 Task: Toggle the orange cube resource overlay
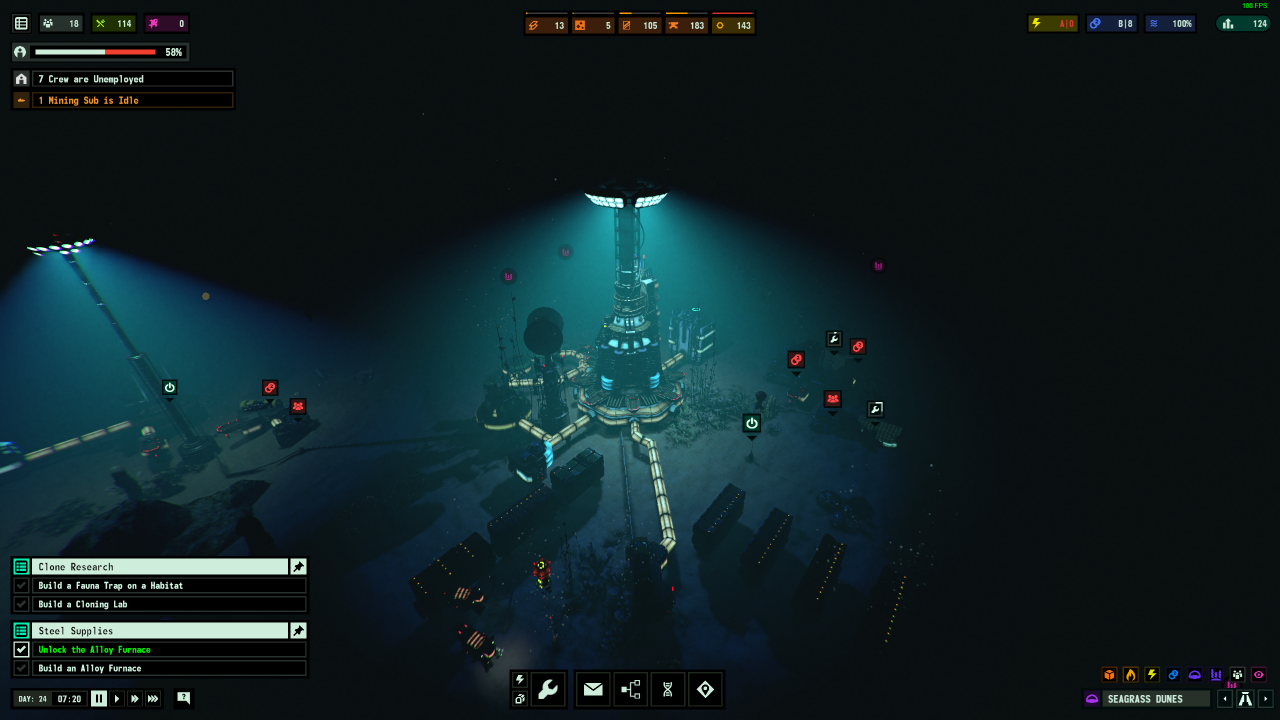(1109, 675)
